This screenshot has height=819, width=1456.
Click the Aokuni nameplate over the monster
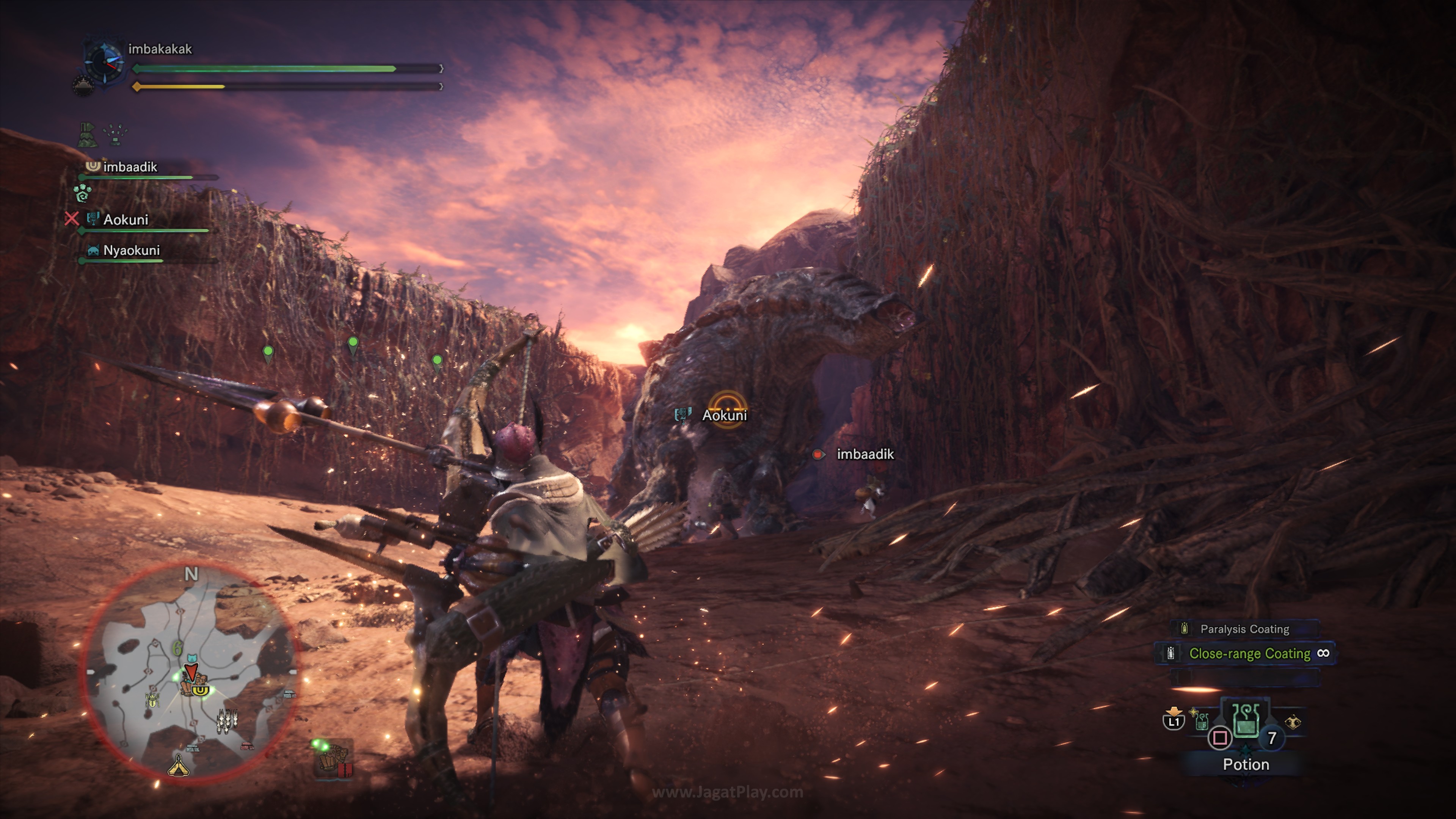coord(724,416)
